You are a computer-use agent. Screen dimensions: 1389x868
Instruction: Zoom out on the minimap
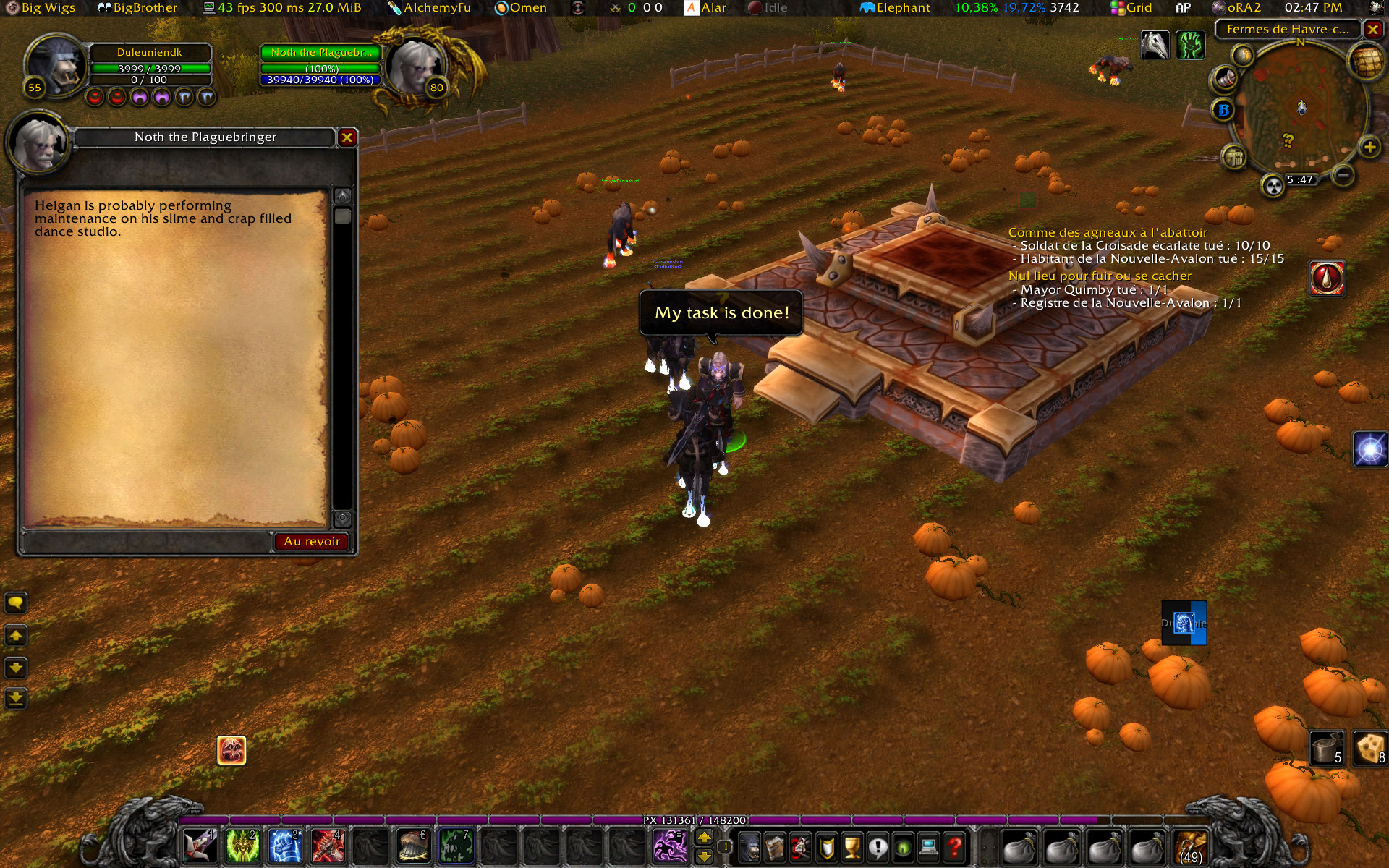coord(1343,174)
